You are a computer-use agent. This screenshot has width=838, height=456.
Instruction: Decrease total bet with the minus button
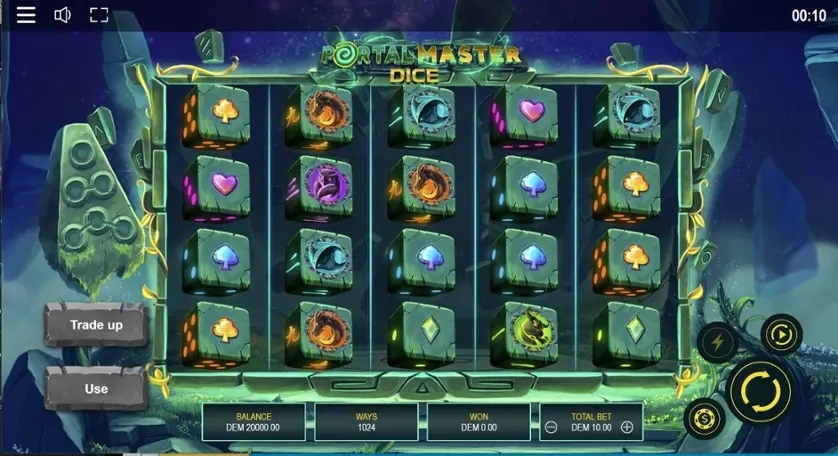click(551, 427)
